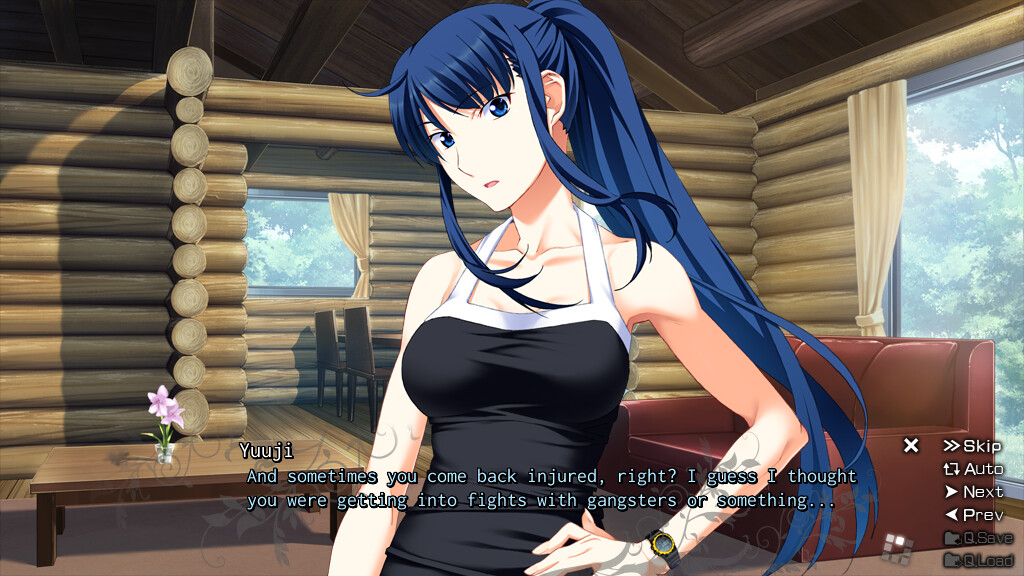Screen dimensions: 1024x576
Task: Activate Skip to fast-forward dialogue
Action: coord(972,446)
